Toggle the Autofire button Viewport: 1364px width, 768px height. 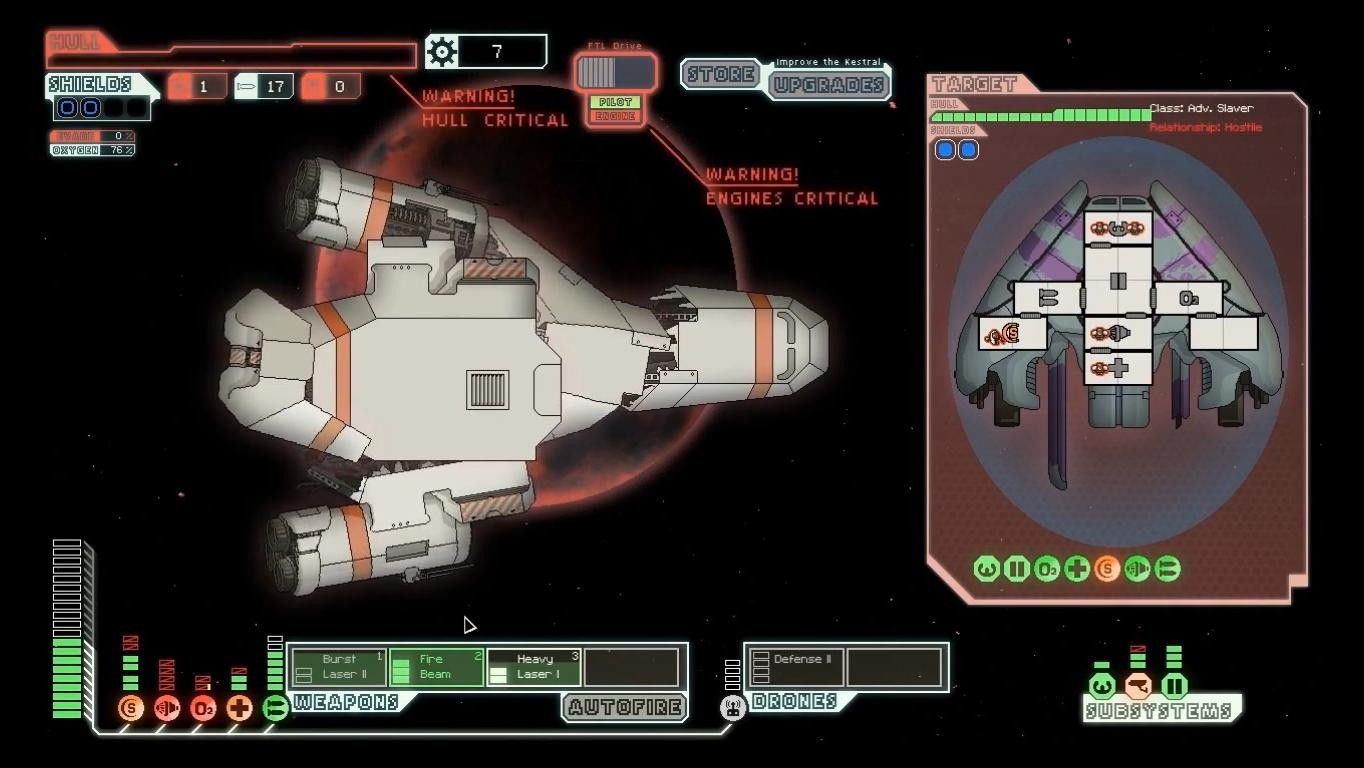[625, 708]
